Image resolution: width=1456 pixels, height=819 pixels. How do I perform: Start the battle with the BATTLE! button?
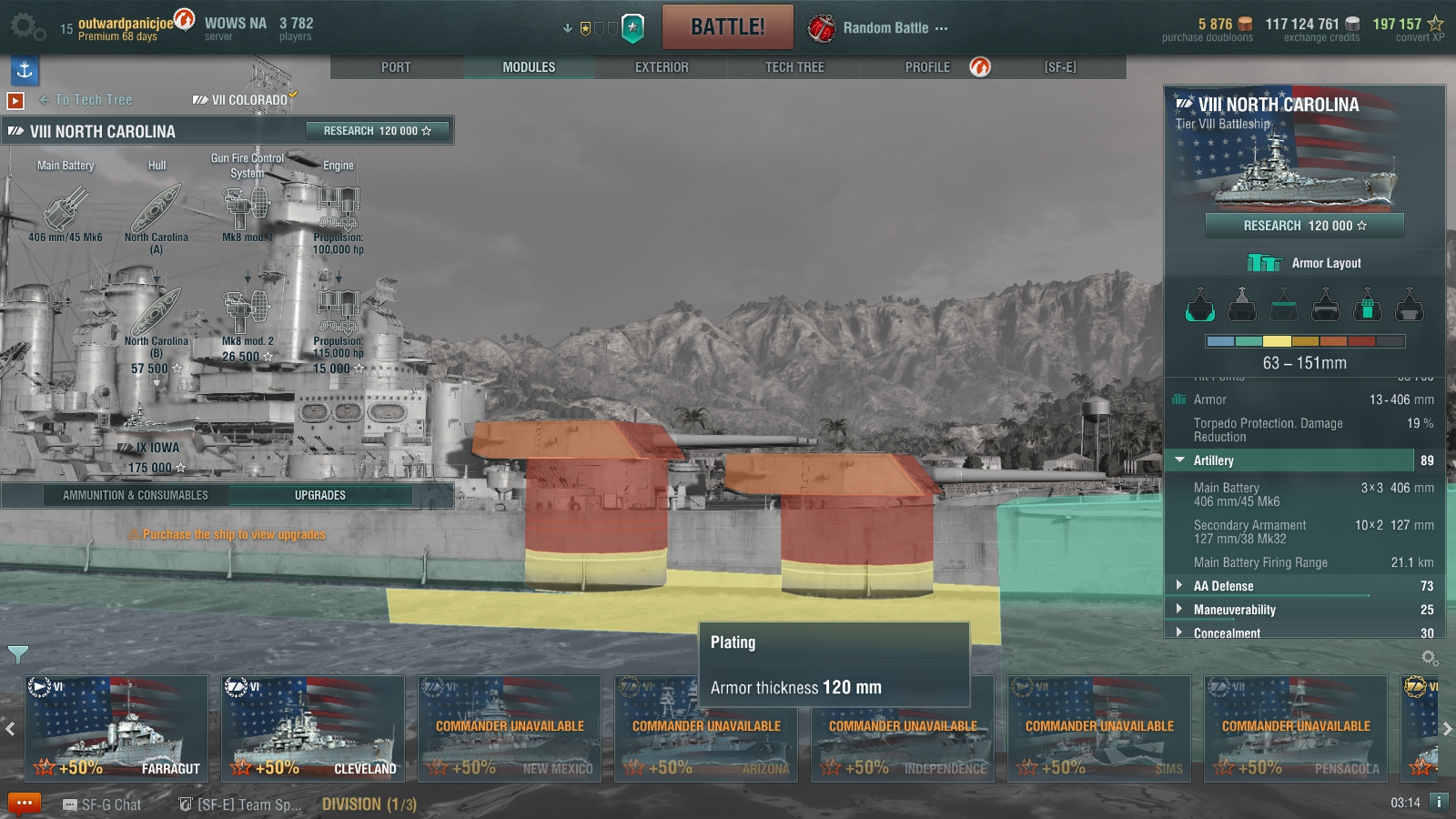[x=727, y=27]
